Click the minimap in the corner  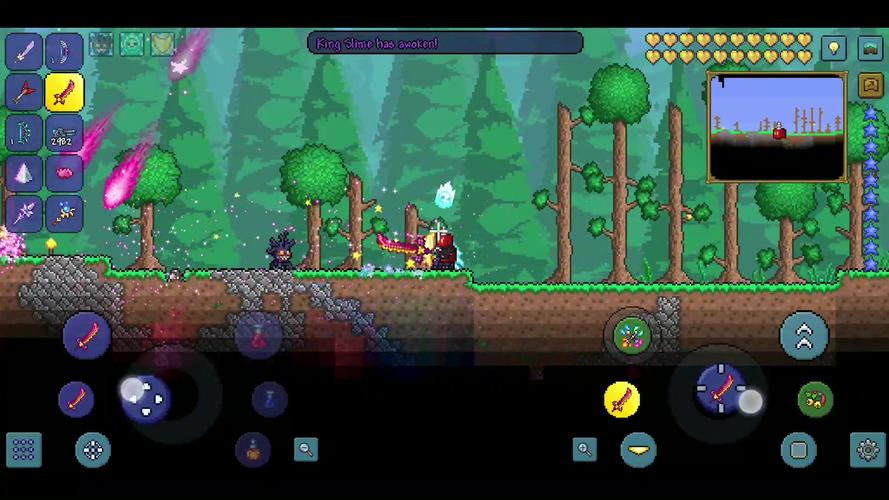tap(776, 126)
